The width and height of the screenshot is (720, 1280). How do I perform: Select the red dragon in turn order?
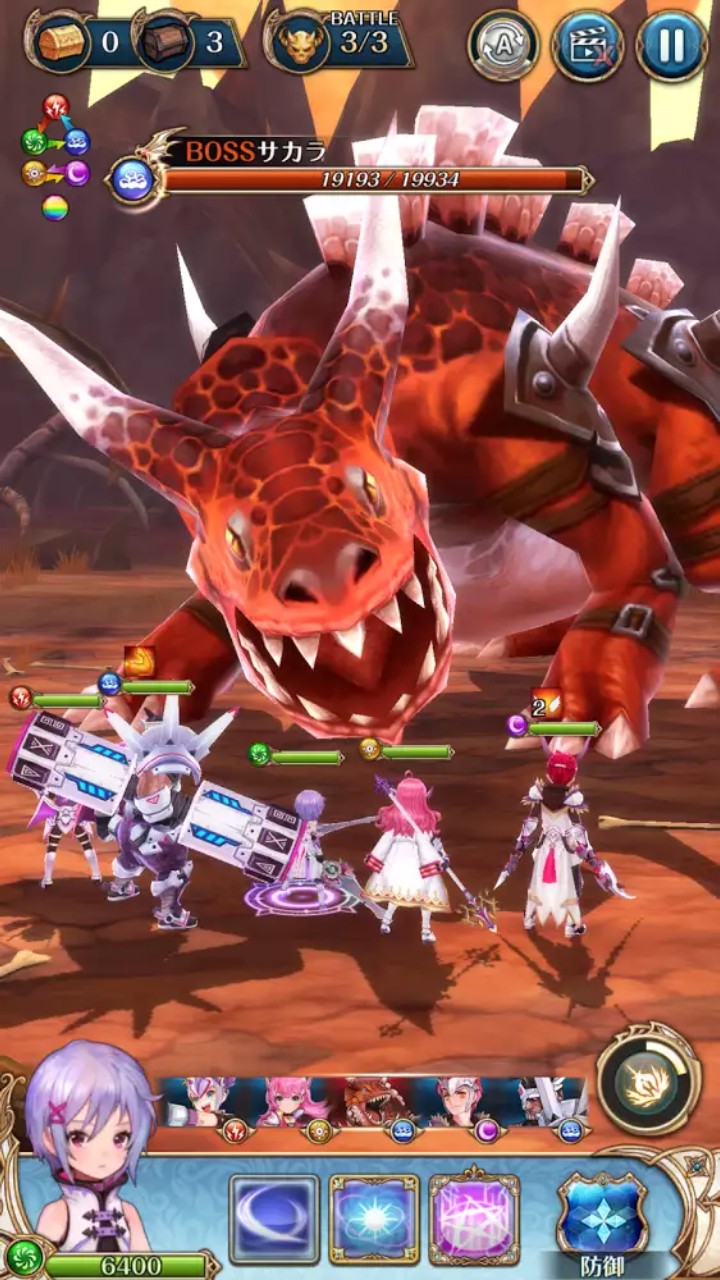(x=374, y=1103)
